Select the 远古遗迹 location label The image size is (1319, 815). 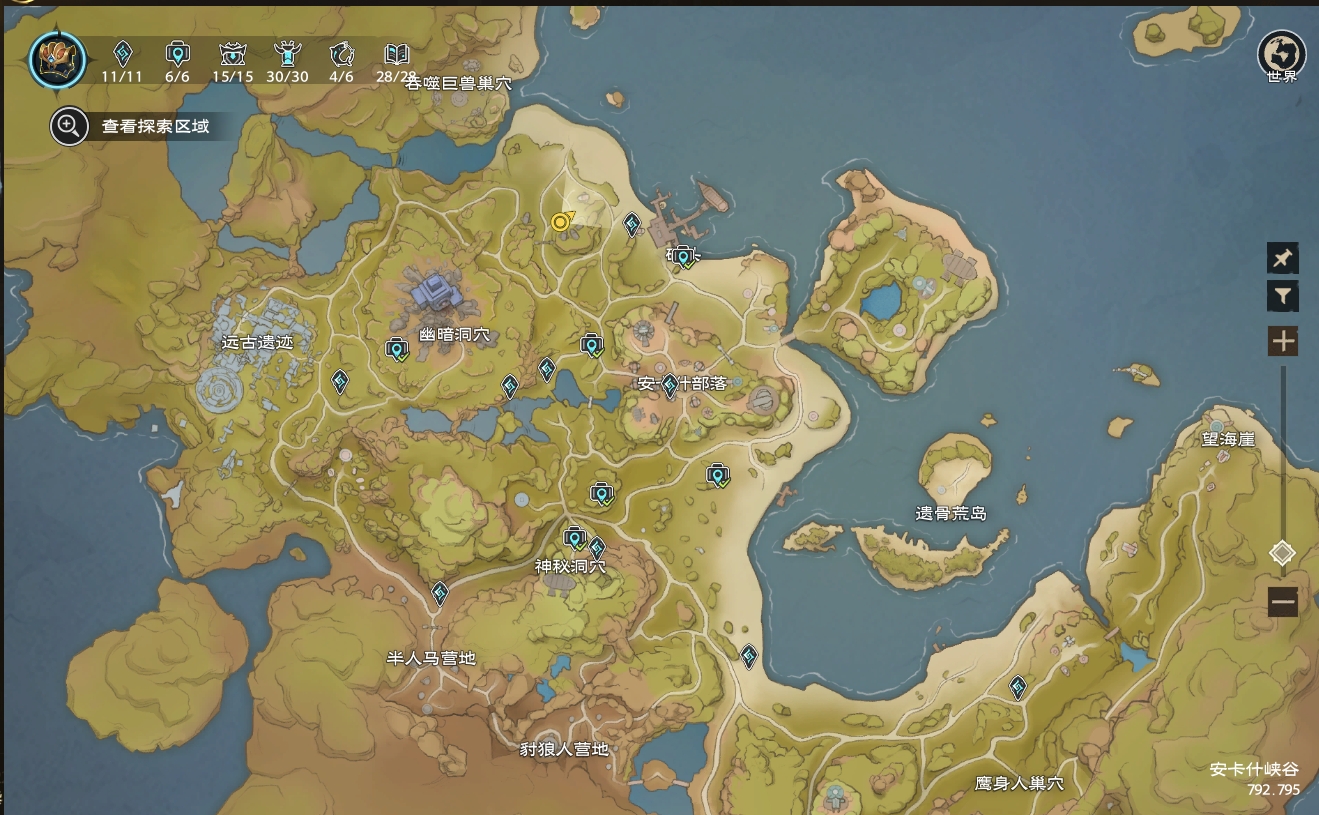258,342
